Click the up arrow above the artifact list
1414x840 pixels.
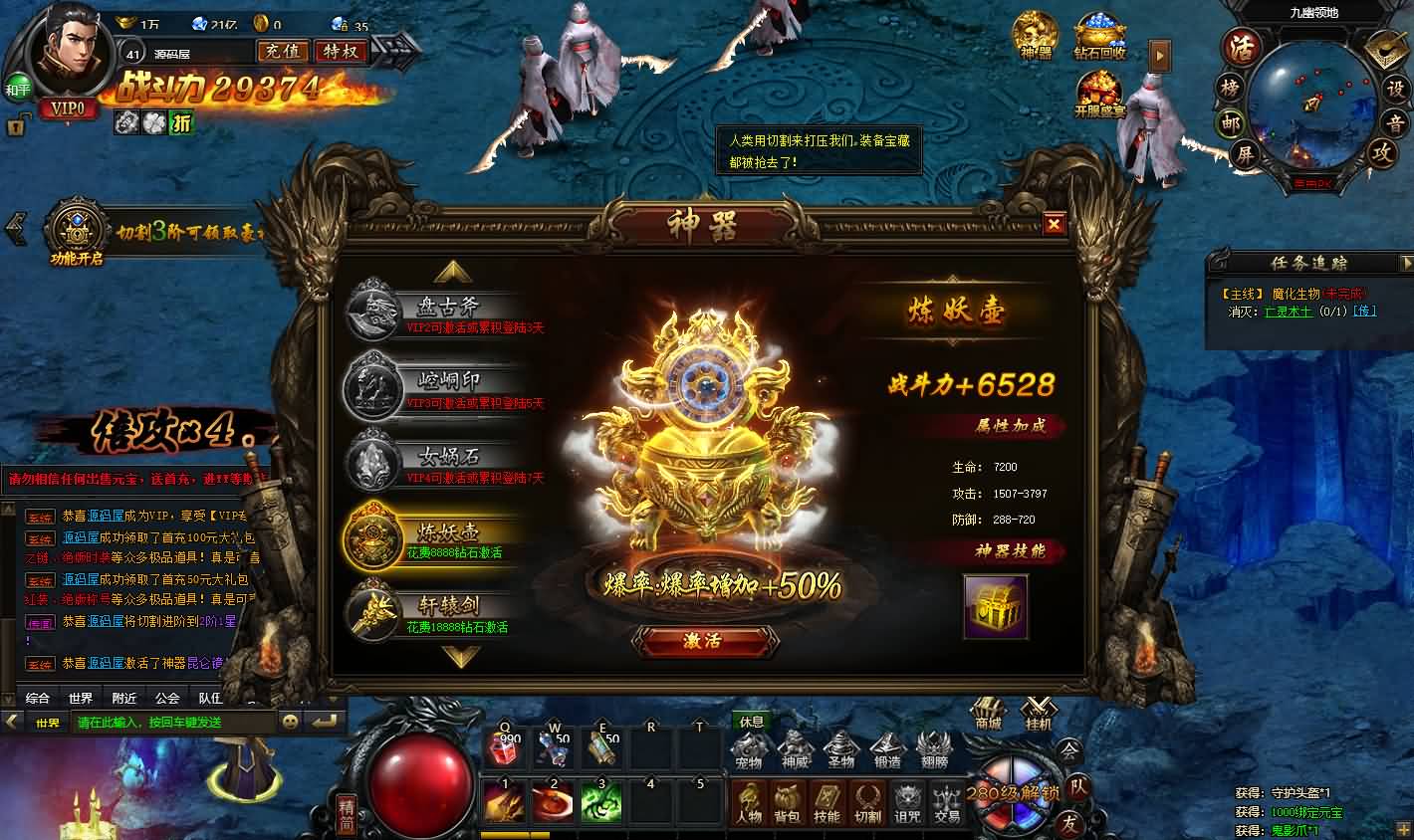point(454,272)
